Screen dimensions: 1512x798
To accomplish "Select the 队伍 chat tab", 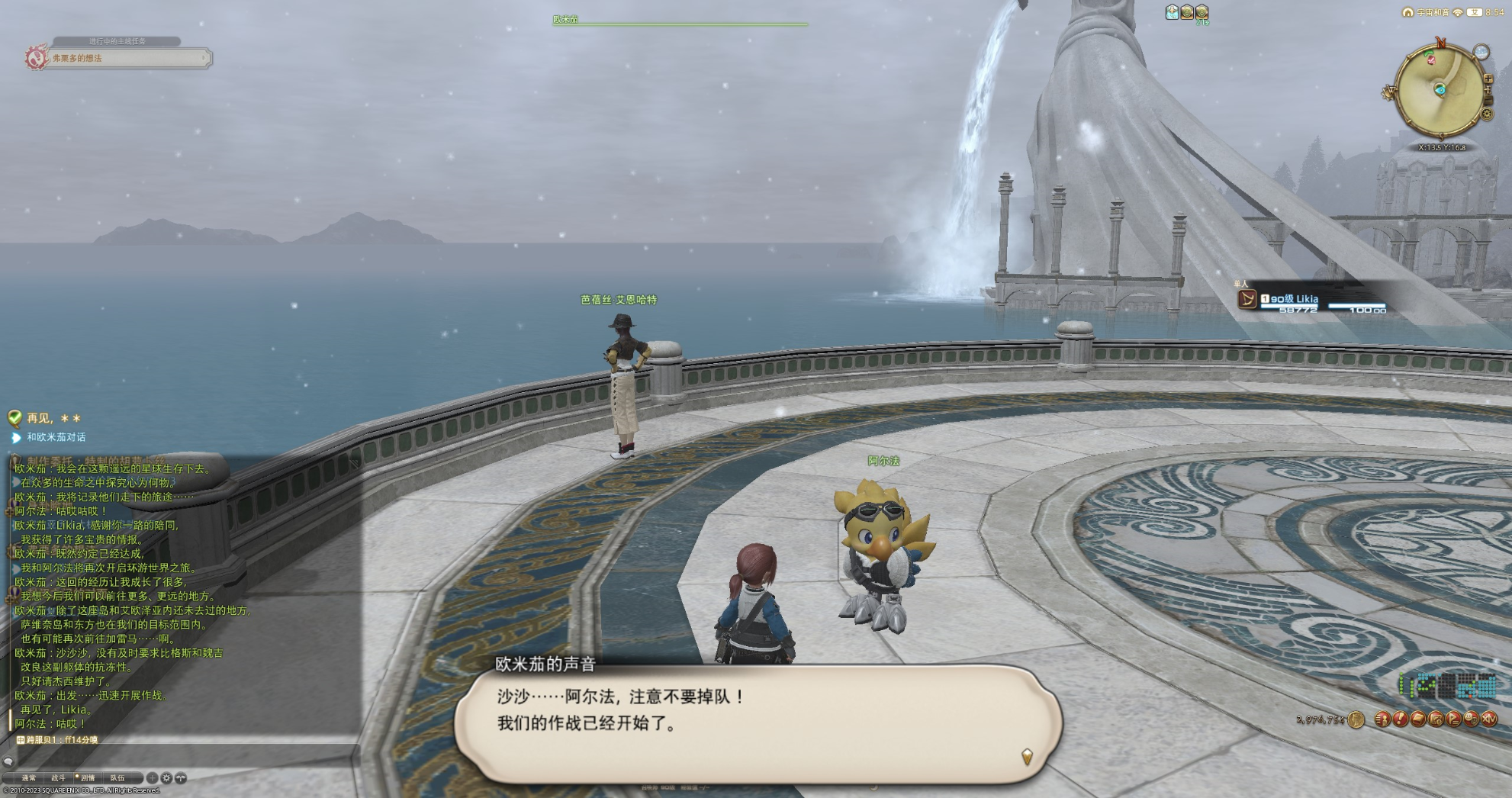I will tap(117, 778).
